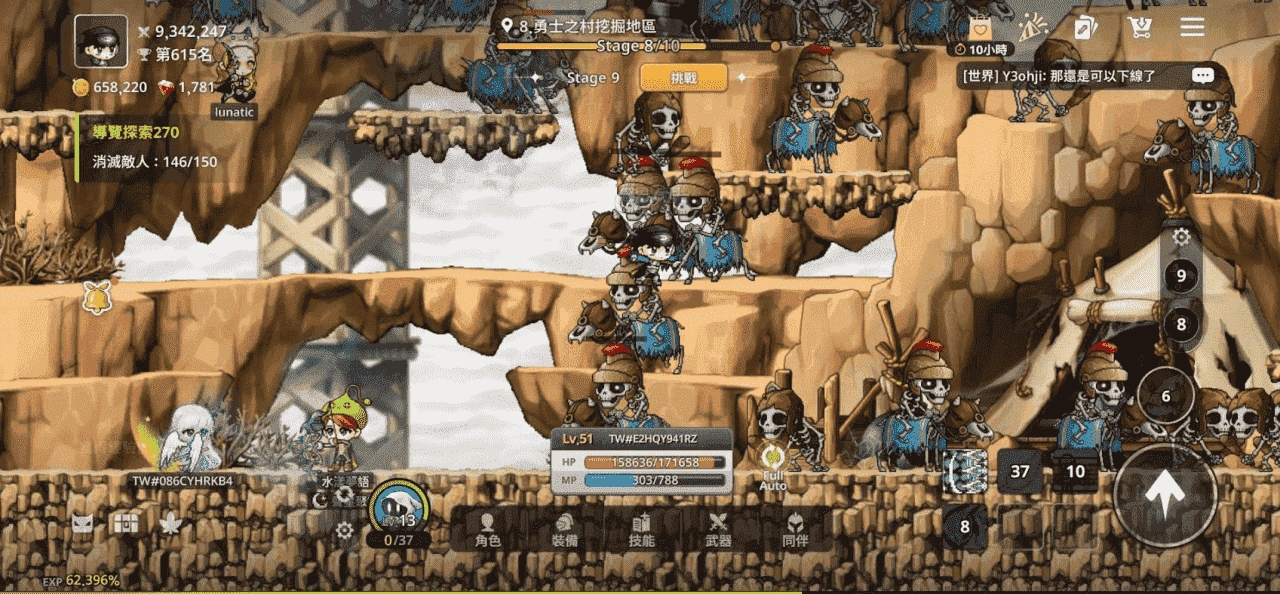The image size is (1280, 594).
Task: Select the player avatar portrait
Action: click(101, 42)
